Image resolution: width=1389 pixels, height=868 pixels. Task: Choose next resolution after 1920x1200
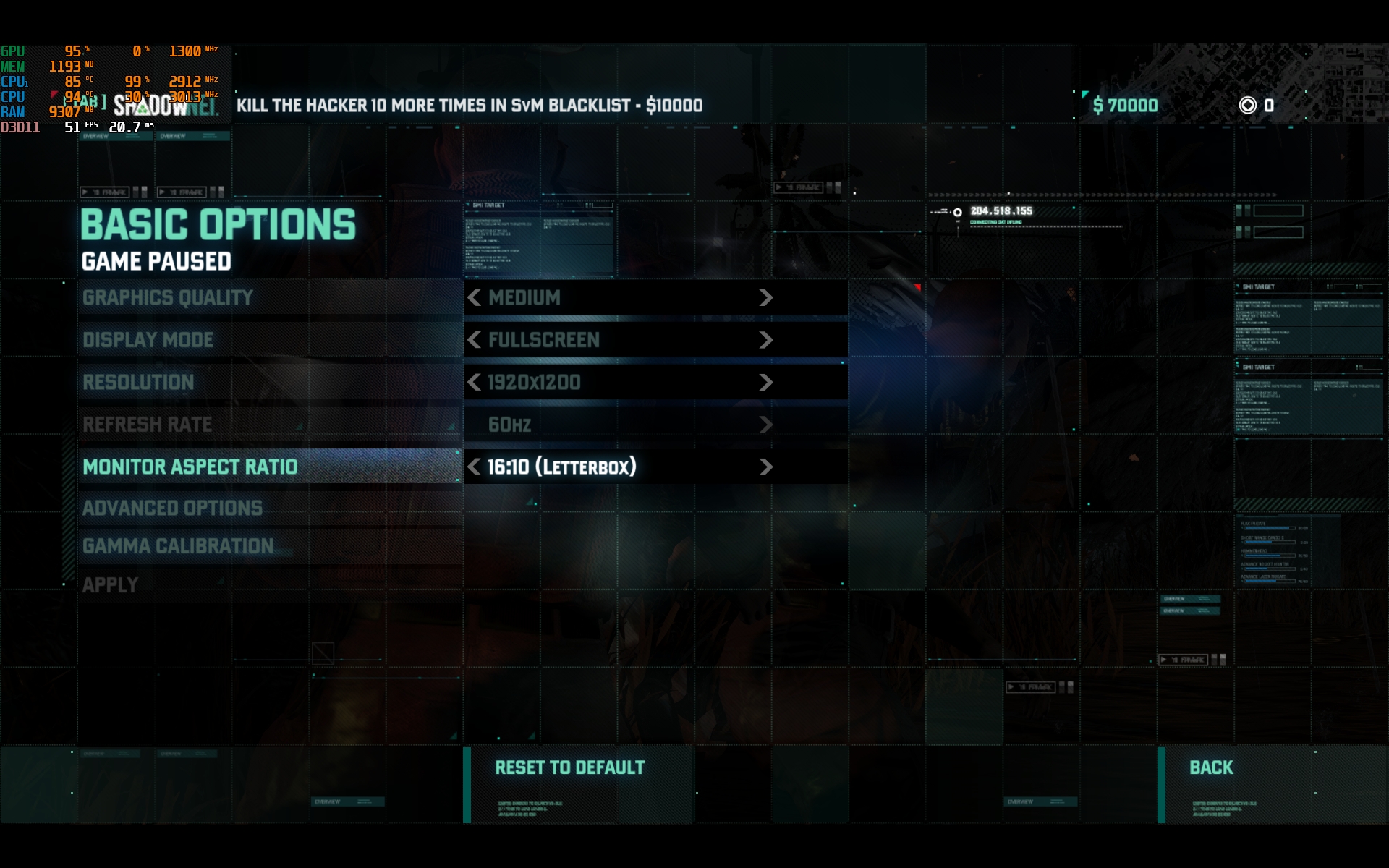tap(765, 382)
